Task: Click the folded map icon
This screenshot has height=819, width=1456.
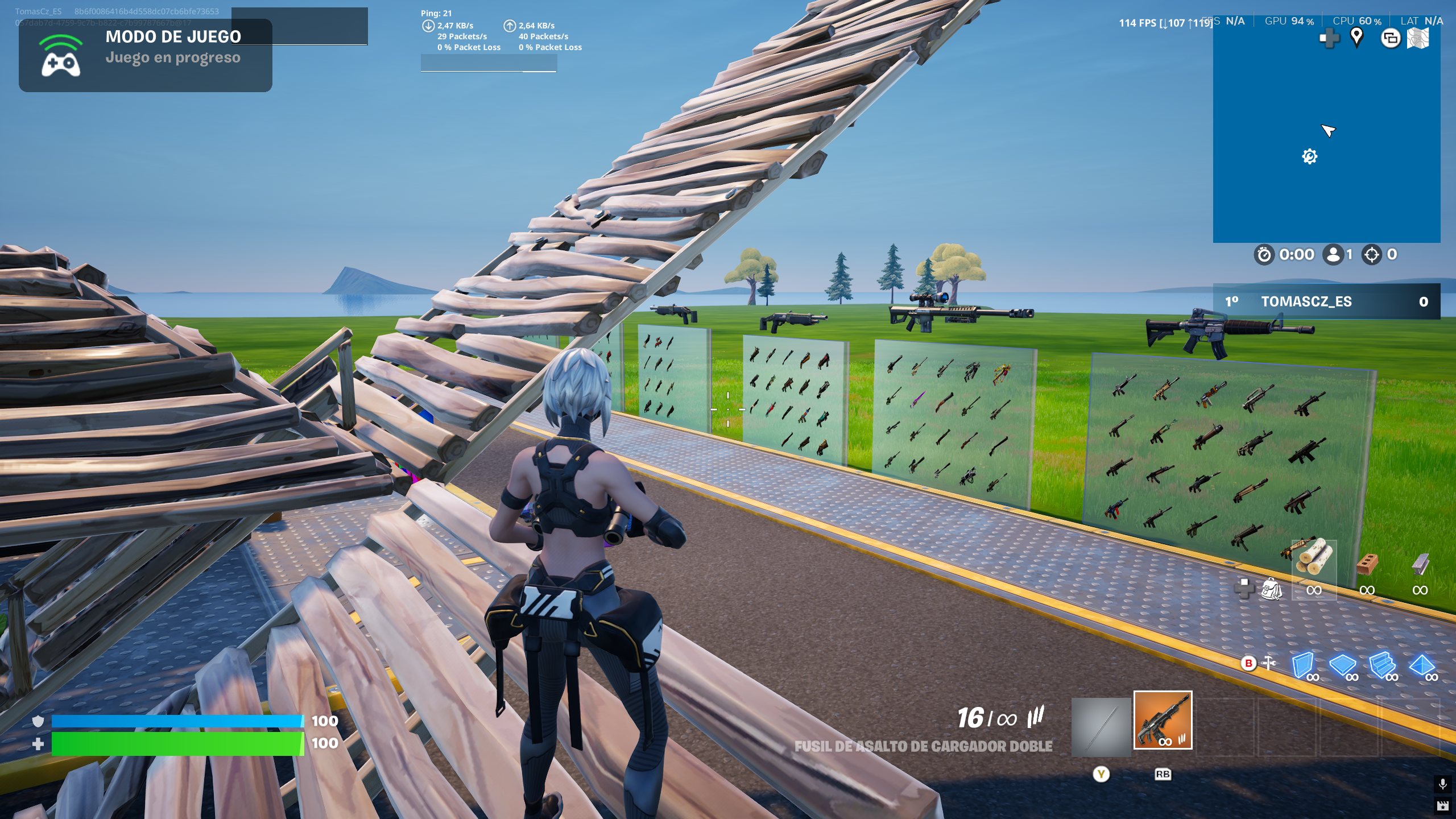Action: coord(1418,39)
